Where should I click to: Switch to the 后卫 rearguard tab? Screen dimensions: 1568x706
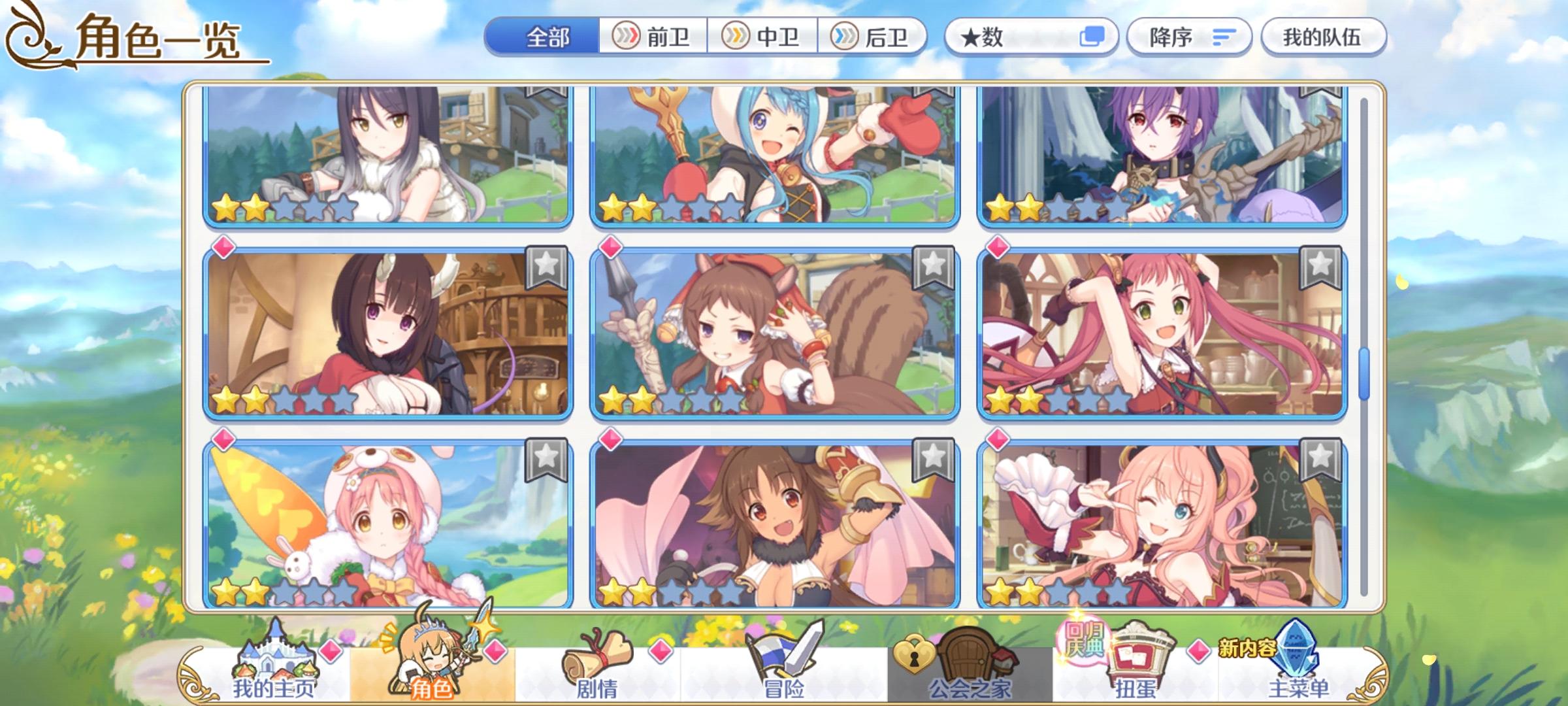pos(879,37)
